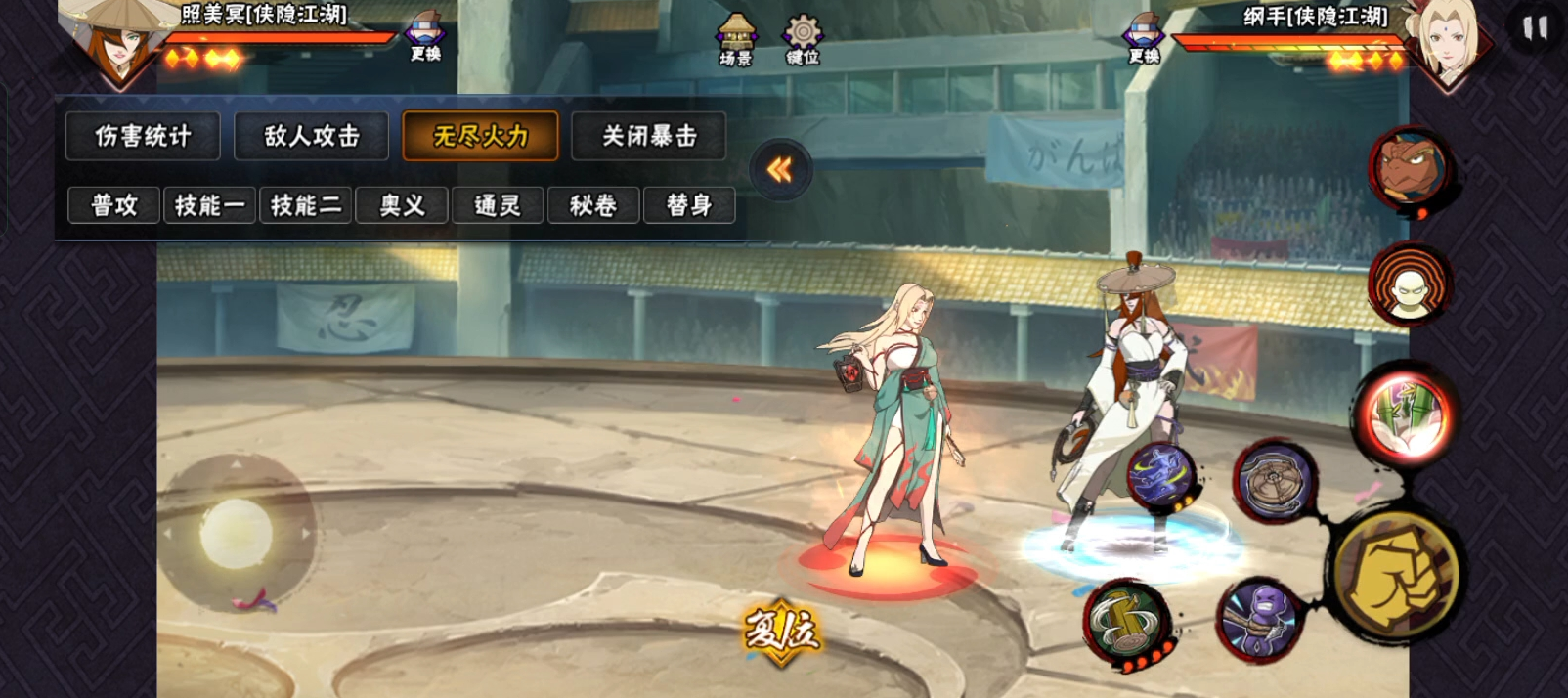Image resolution: width=1568 pixels, height=698 pixels.
Task: Click the 关闭暴击 disable crit button
Action: [x=649, y=136]
